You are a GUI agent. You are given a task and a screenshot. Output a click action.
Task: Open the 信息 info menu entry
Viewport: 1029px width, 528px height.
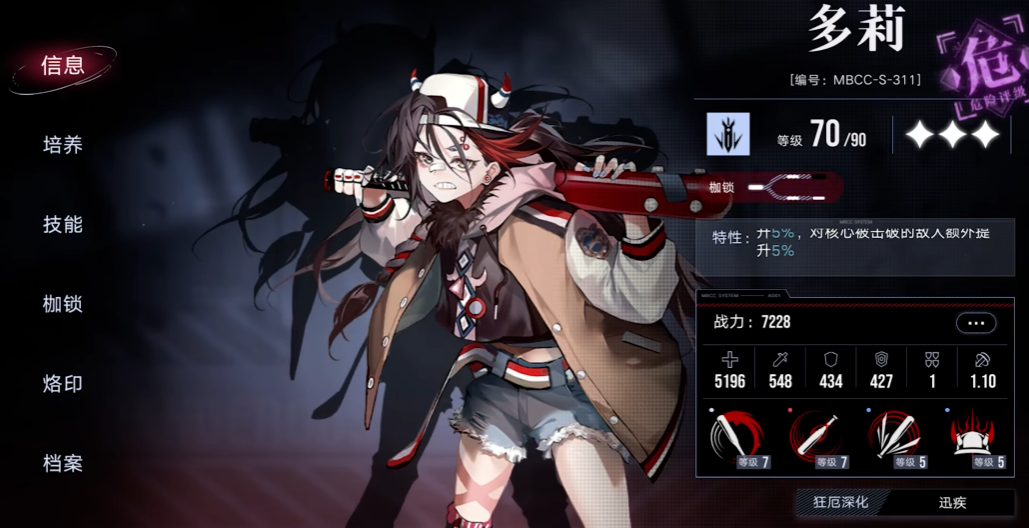click(62, 66)
